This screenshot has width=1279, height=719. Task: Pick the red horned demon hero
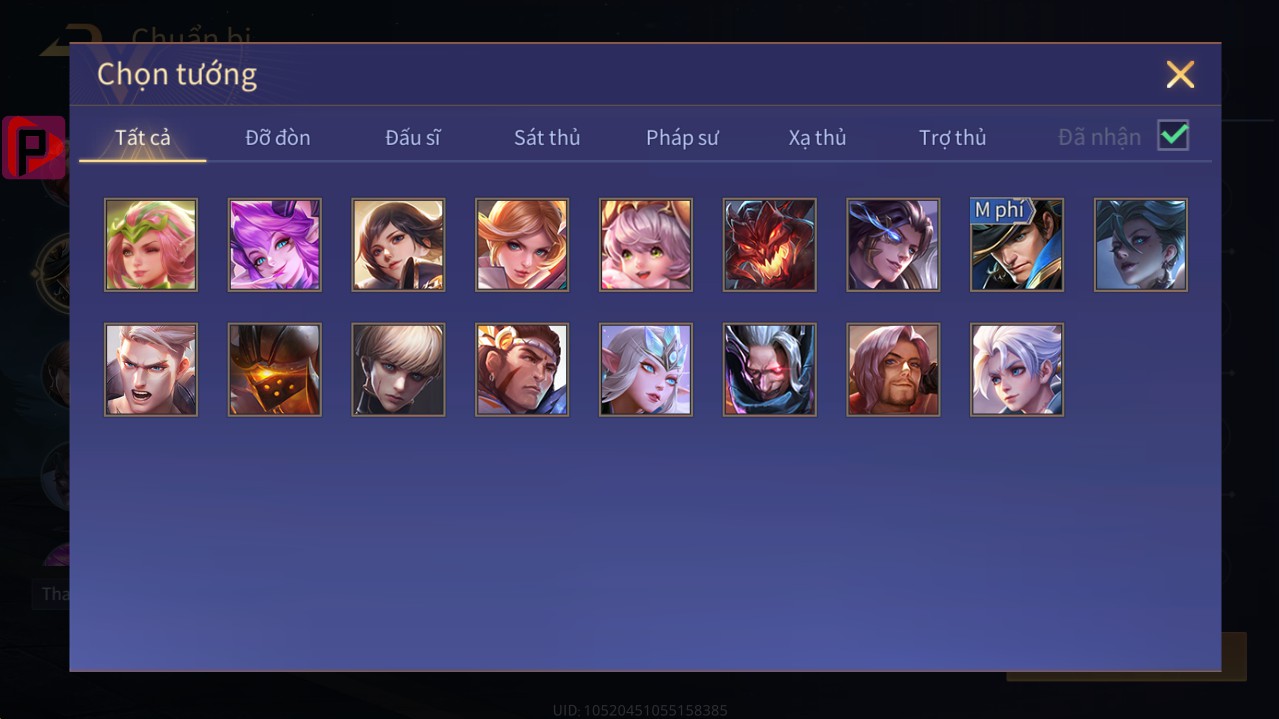pos(770,245)
